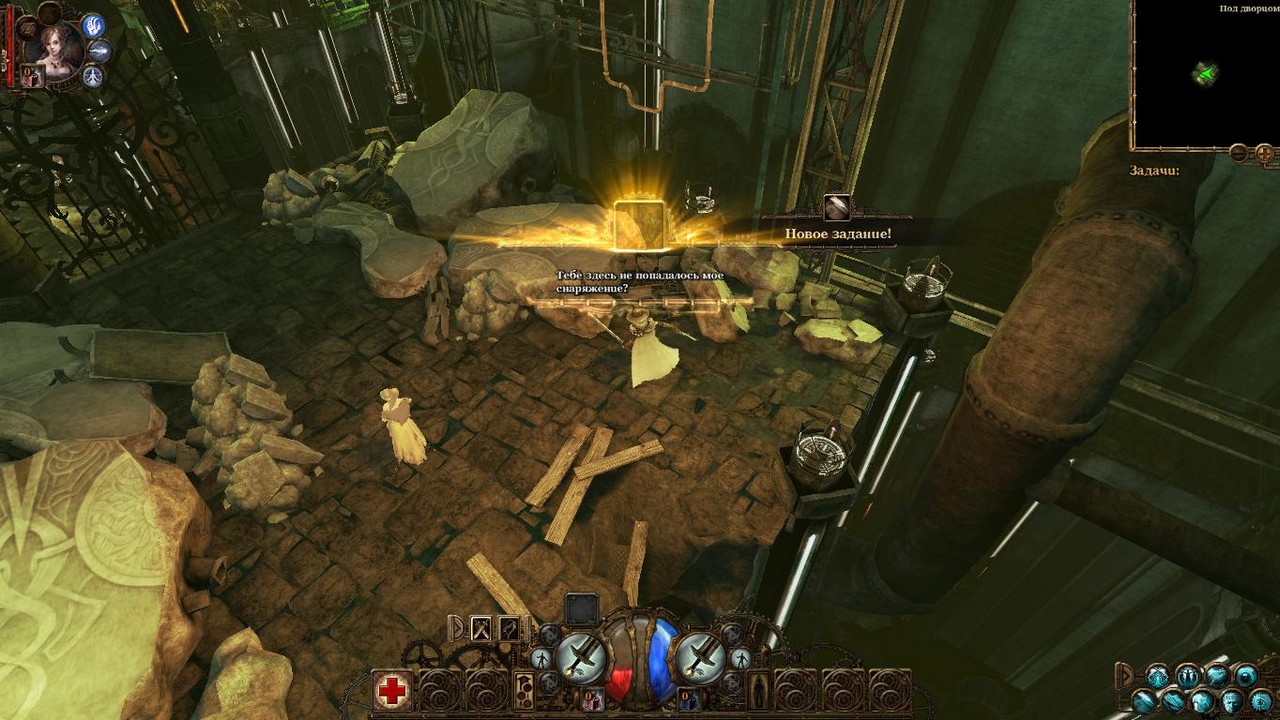Open the blue eye menu icon

[1245, 675]
